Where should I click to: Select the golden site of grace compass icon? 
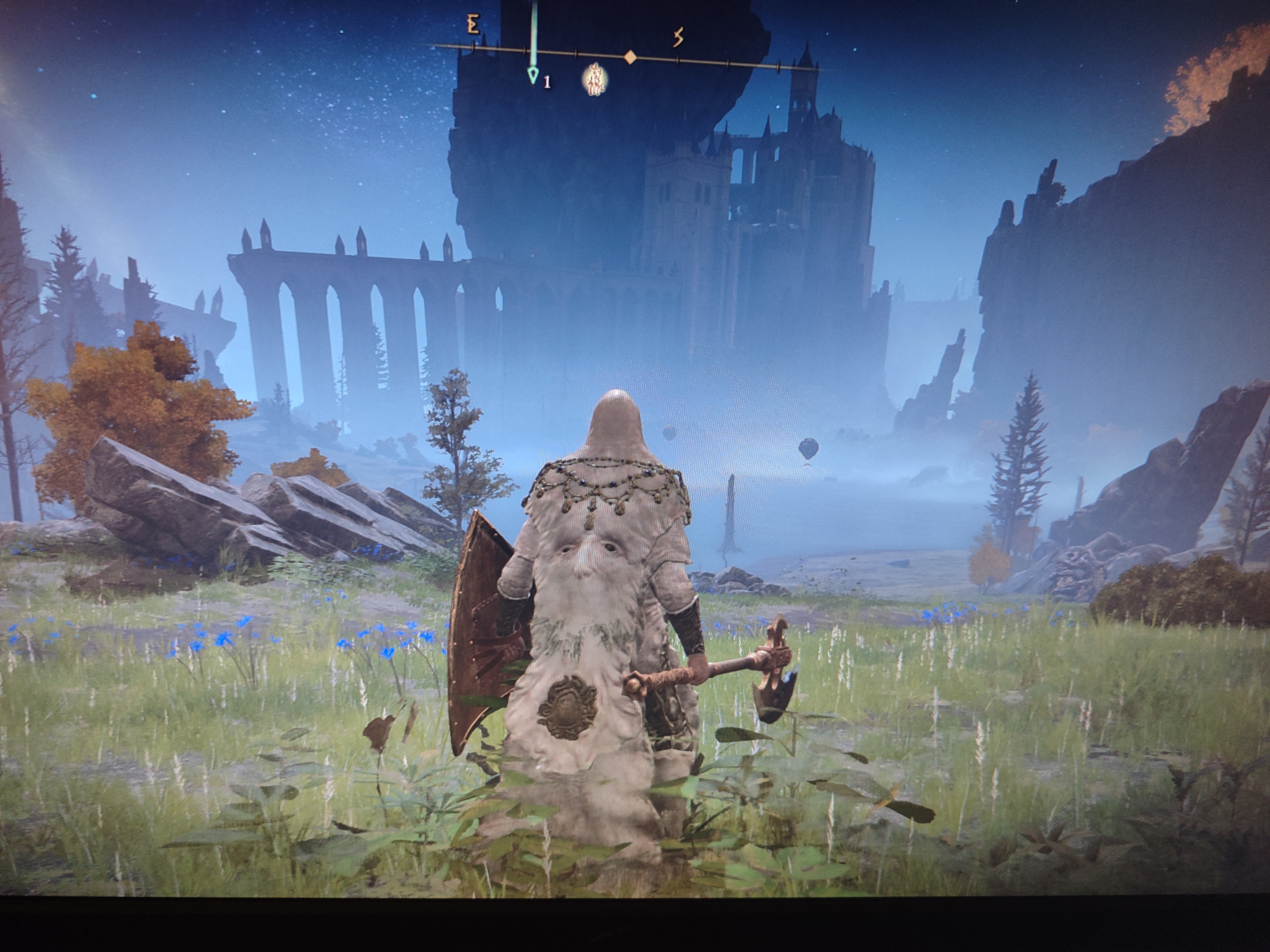(x=596, y=79)
